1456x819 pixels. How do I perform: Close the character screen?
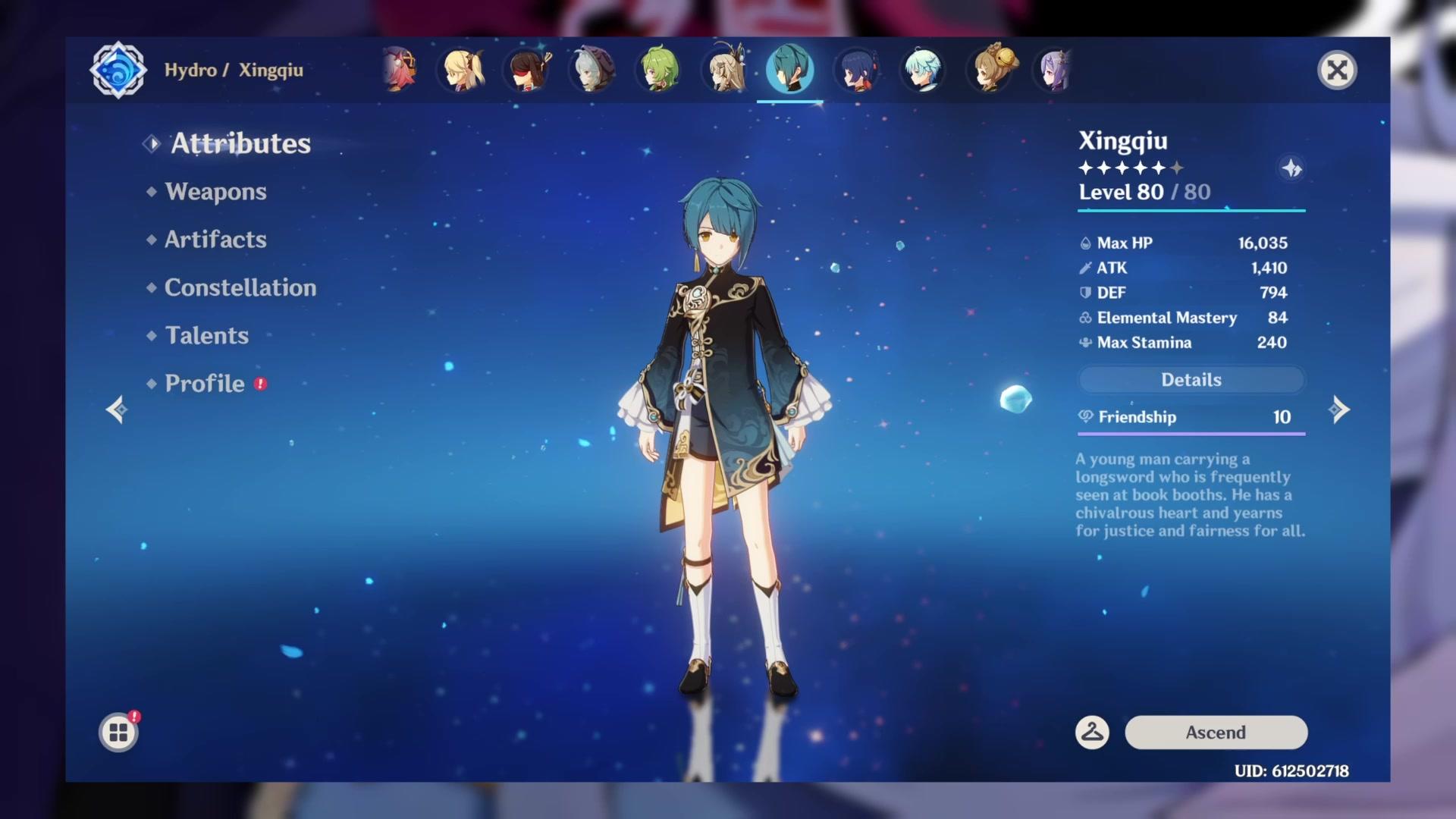(x=1337, y=71)
